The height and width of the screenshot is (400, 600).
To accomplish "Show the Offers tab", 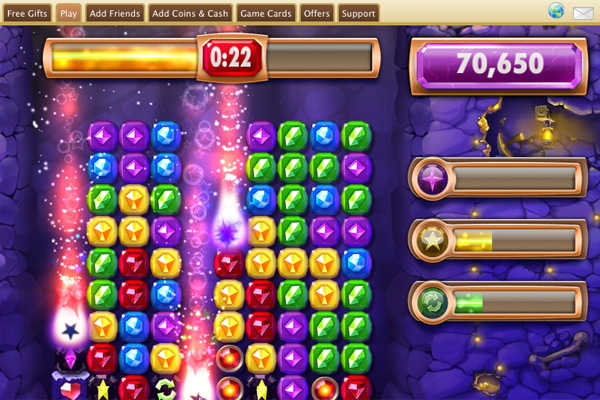I will (x=317, y=13).
